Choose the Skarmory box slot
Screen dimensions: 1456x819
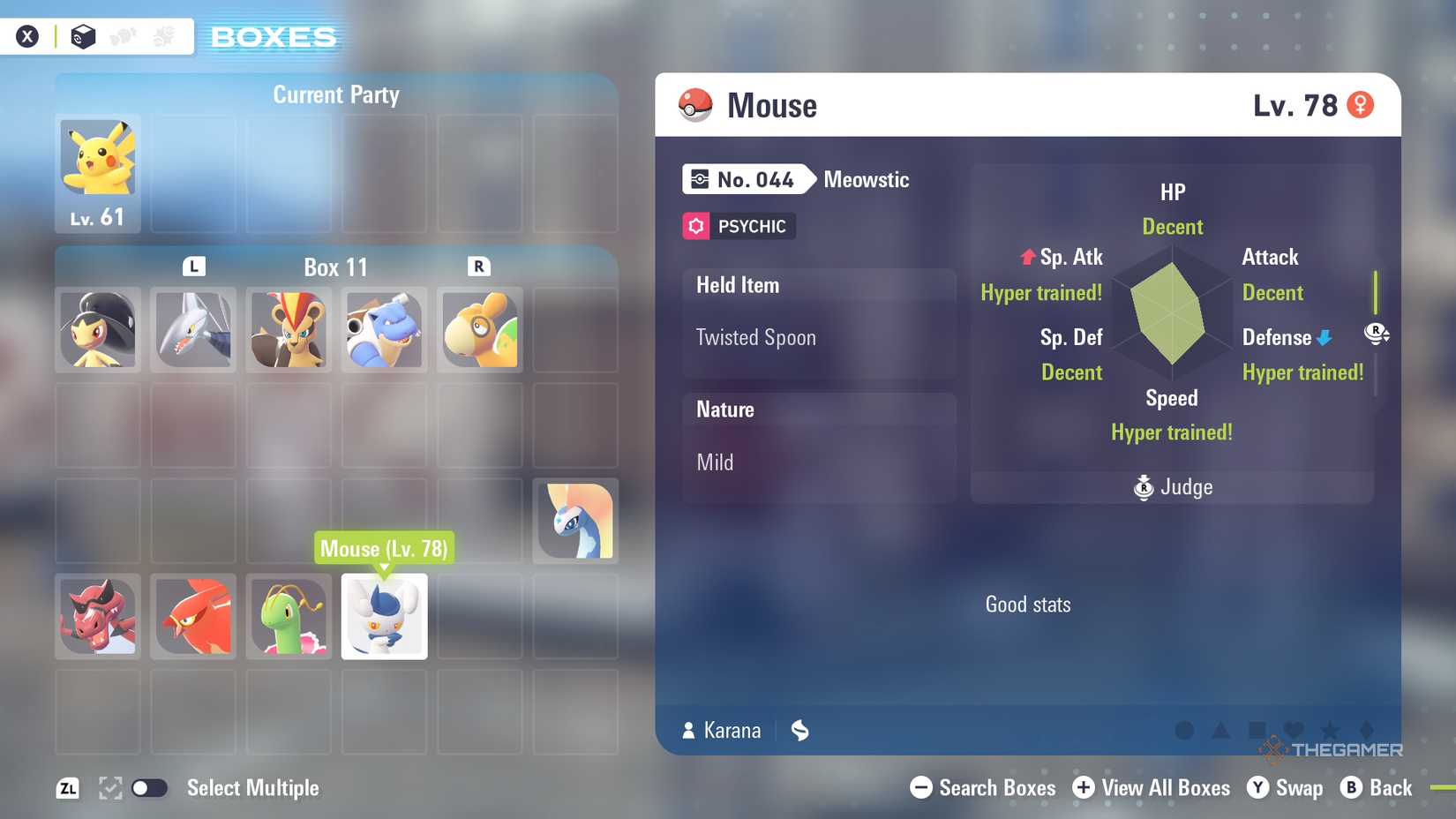[193, 329]
